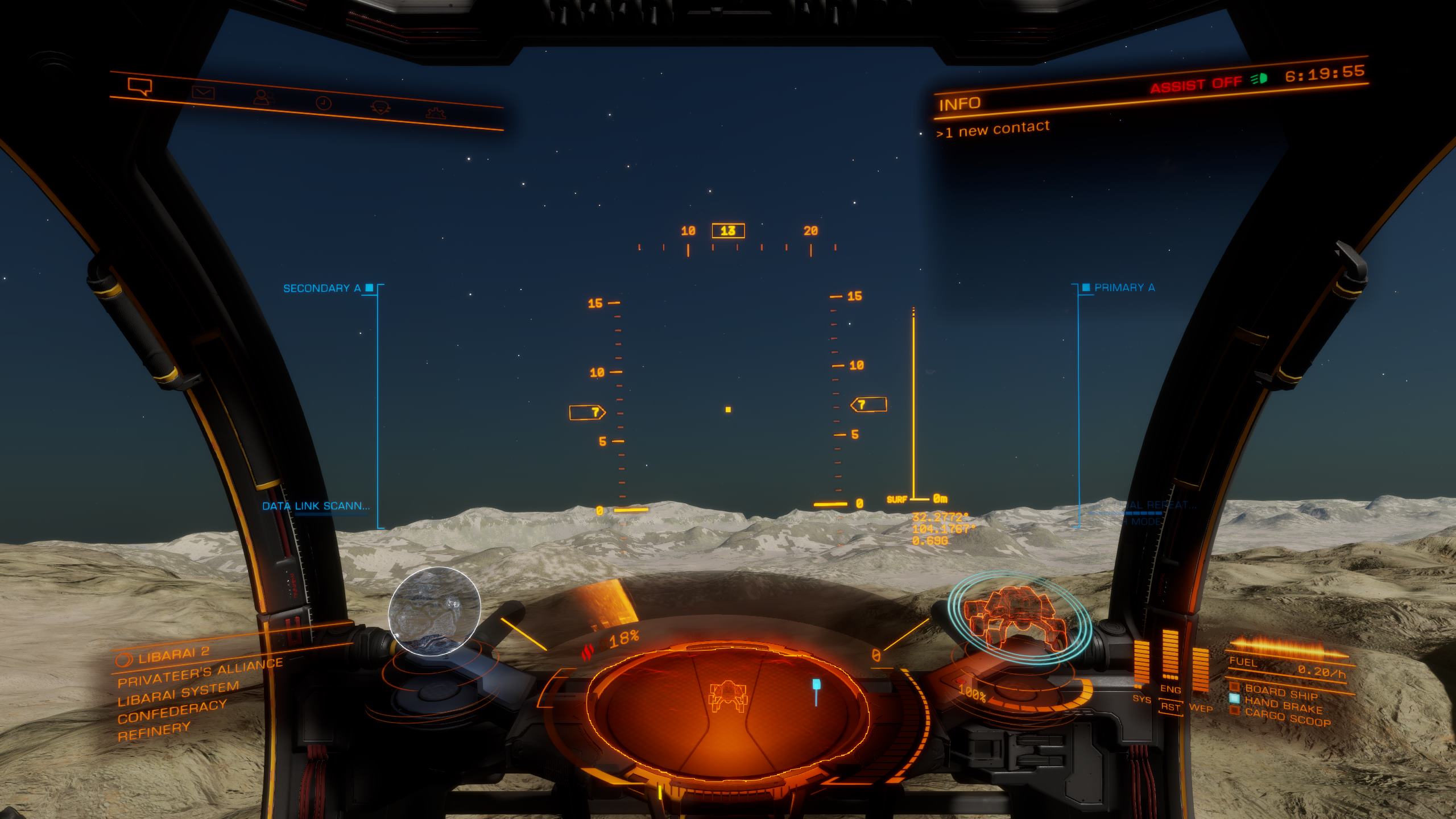1456x819 pixels.
Task: Open the gear comms settings tab
Action: coord(436,112)
